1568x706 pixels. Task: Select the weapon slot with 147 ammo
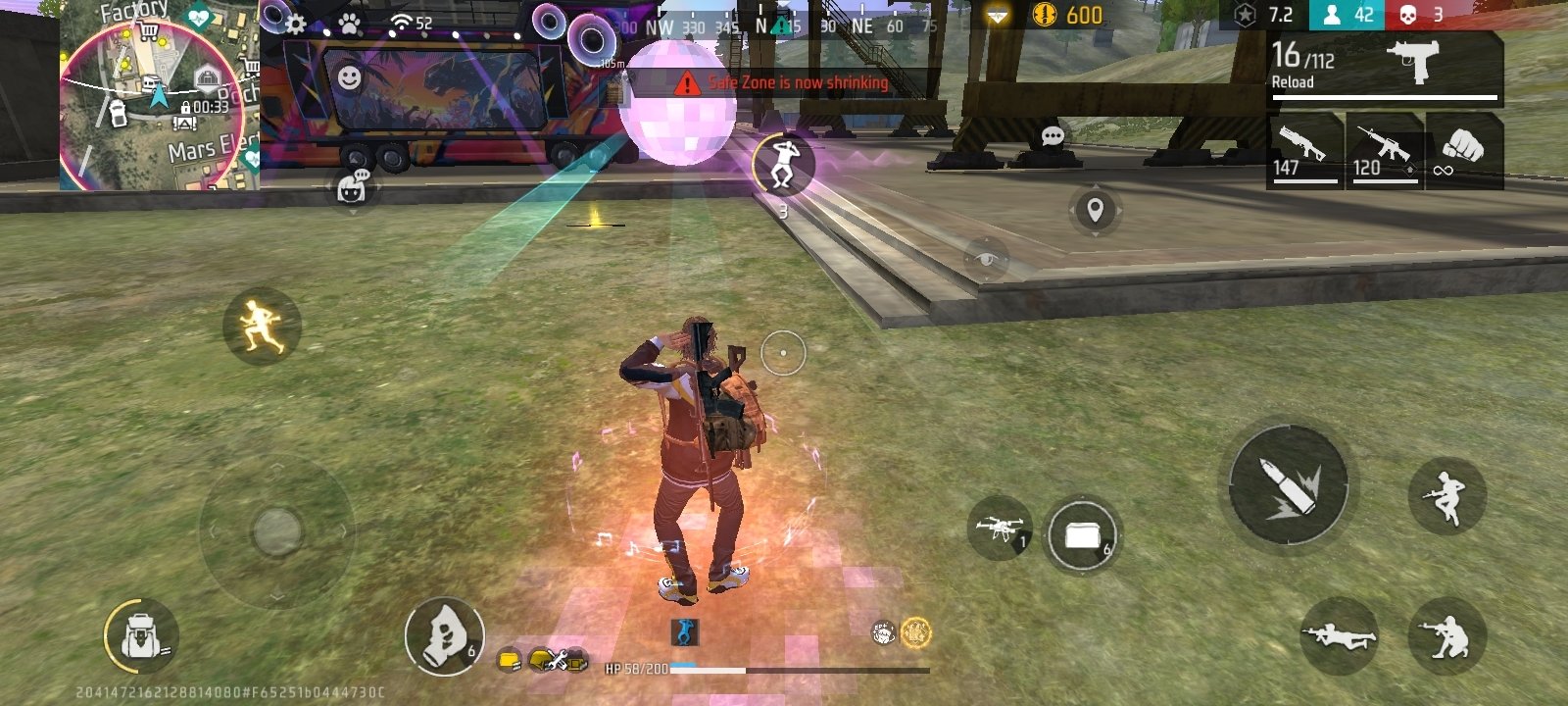pos(1304,151)
